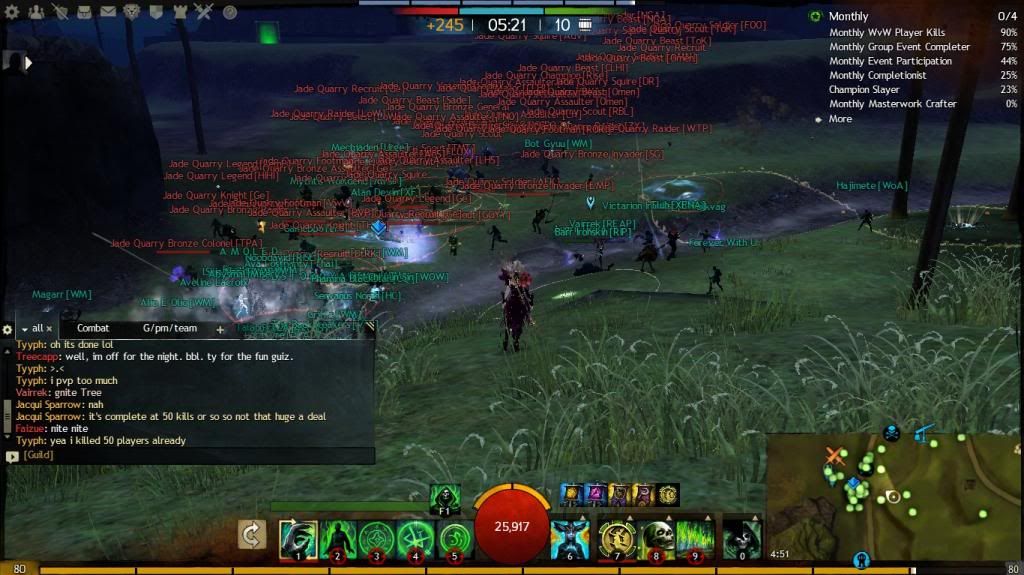Viewport: 1024px width, 575px height.
Task: Add a new chat tab
Action: [220, 329]
